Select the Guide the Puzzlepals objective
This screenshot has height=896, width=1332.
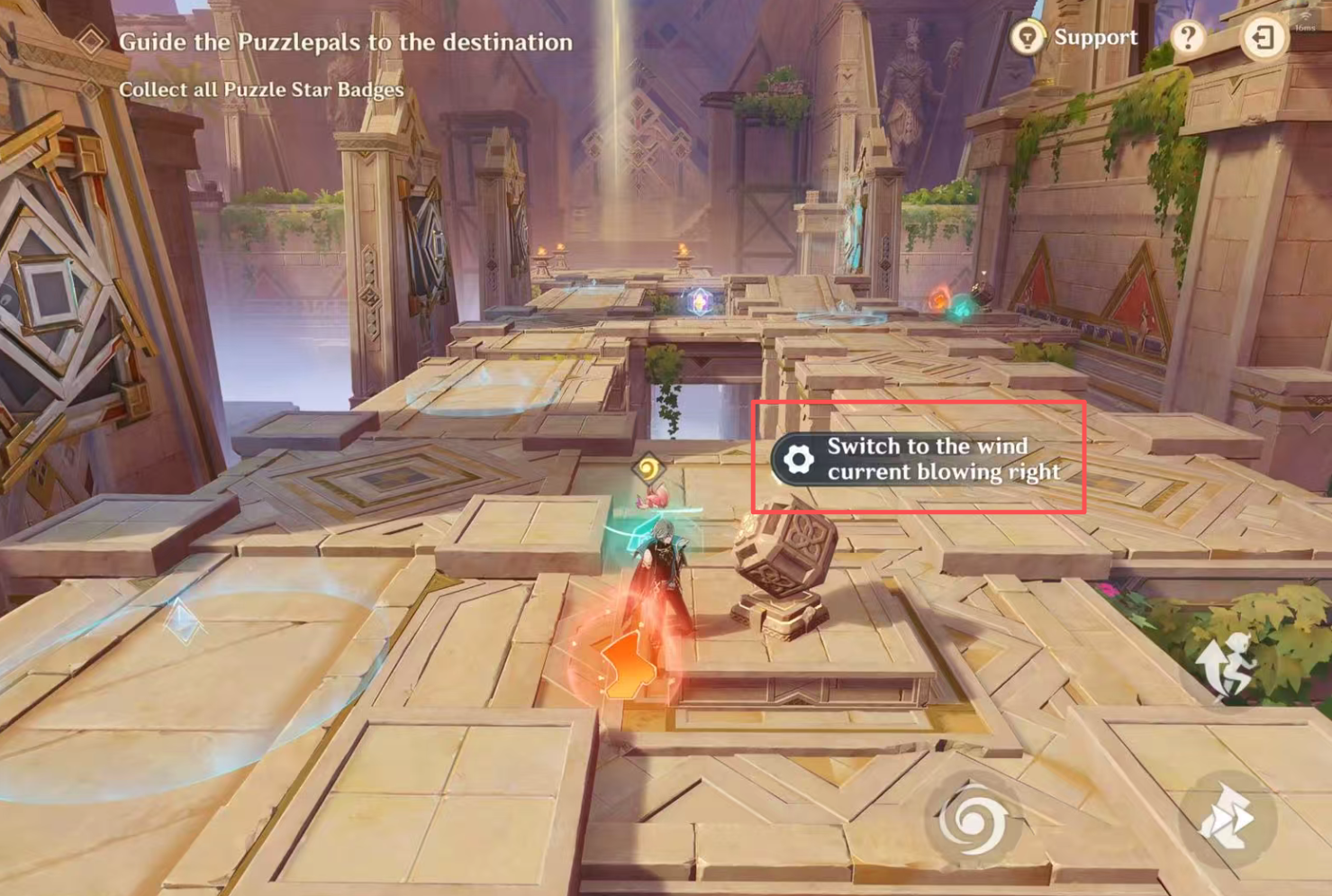[x=344, y=42]
